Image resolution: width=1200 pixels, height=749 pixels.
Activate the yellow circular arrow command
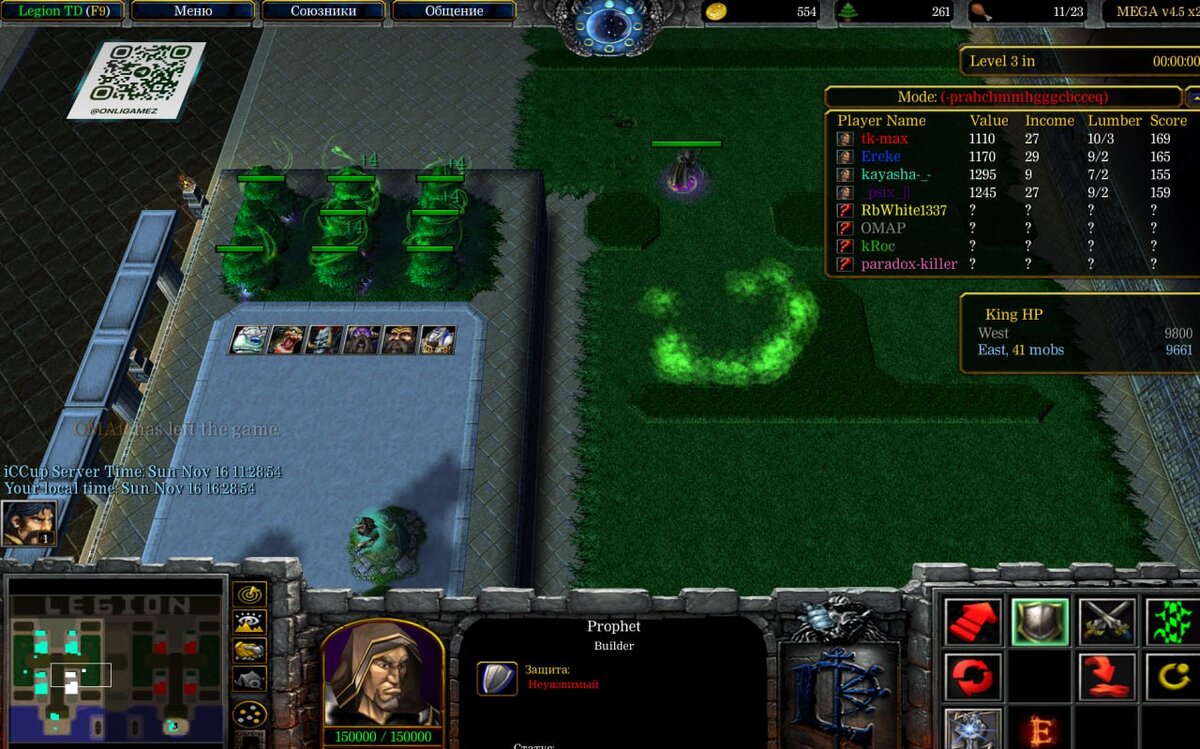(1172, 677)
